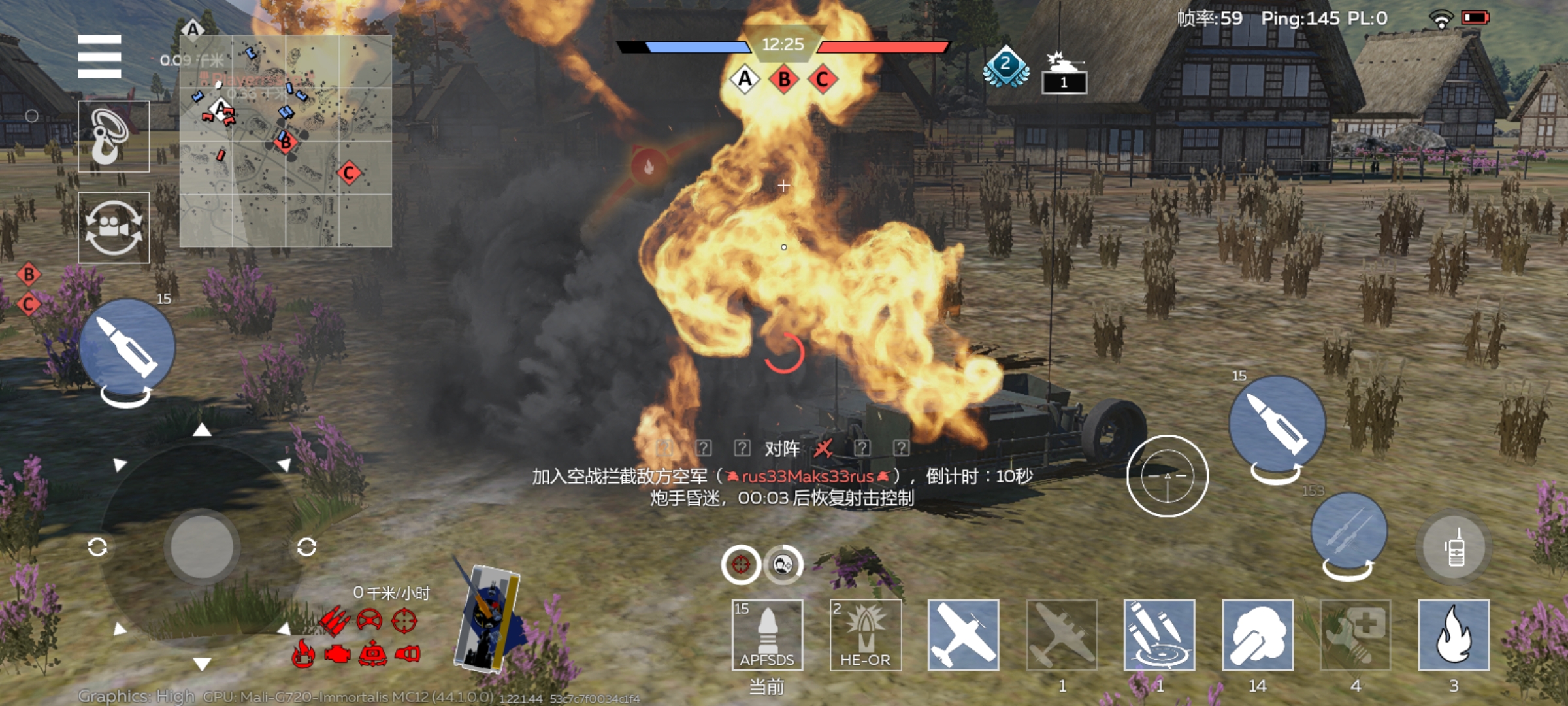Viewport: 1568px width, 706px height.
Task: Call in the fighter aircraft
Action: [x=963, y=635]
